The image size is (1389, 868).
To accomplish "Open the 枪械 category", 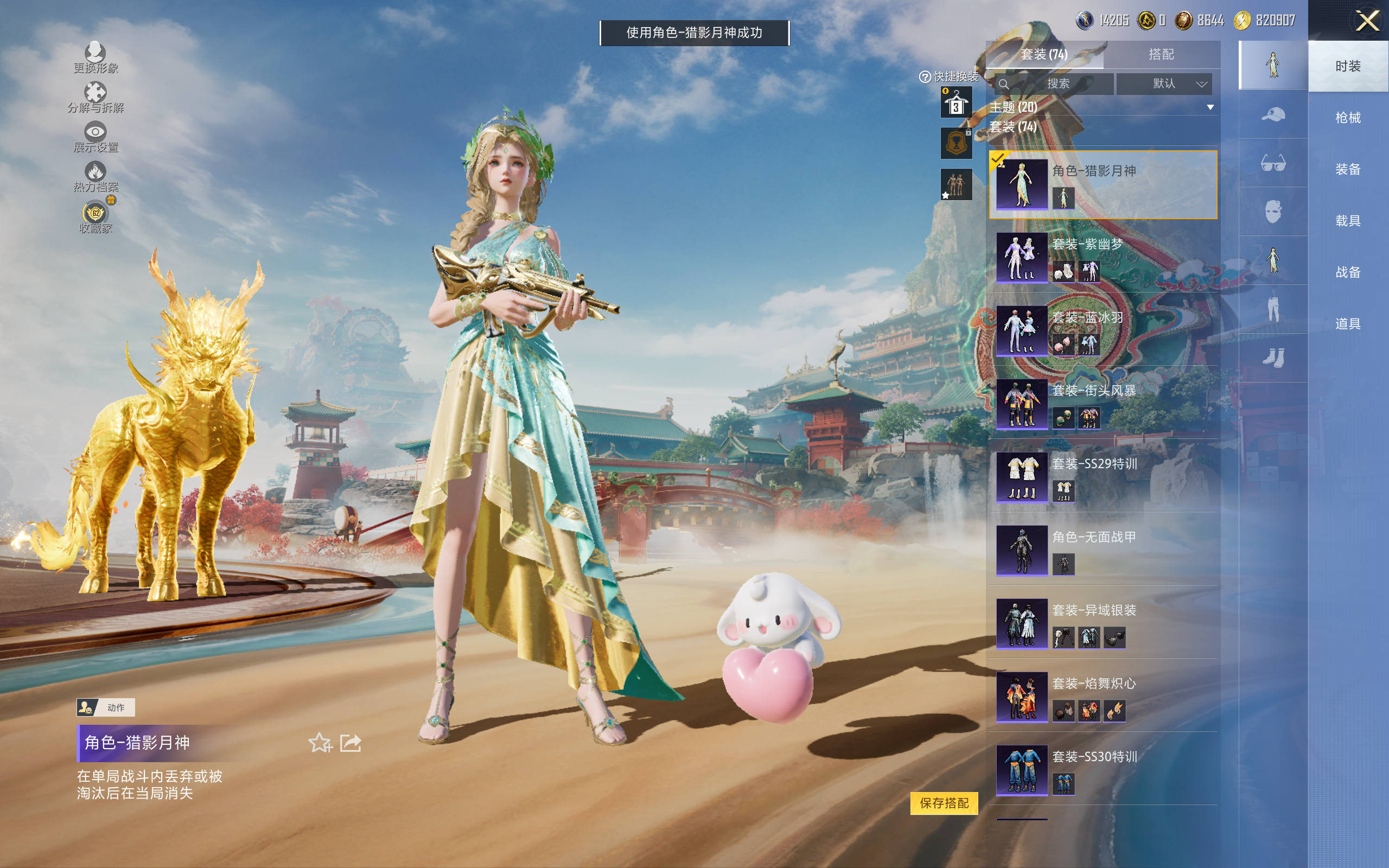I will (x=1347, y=118).
